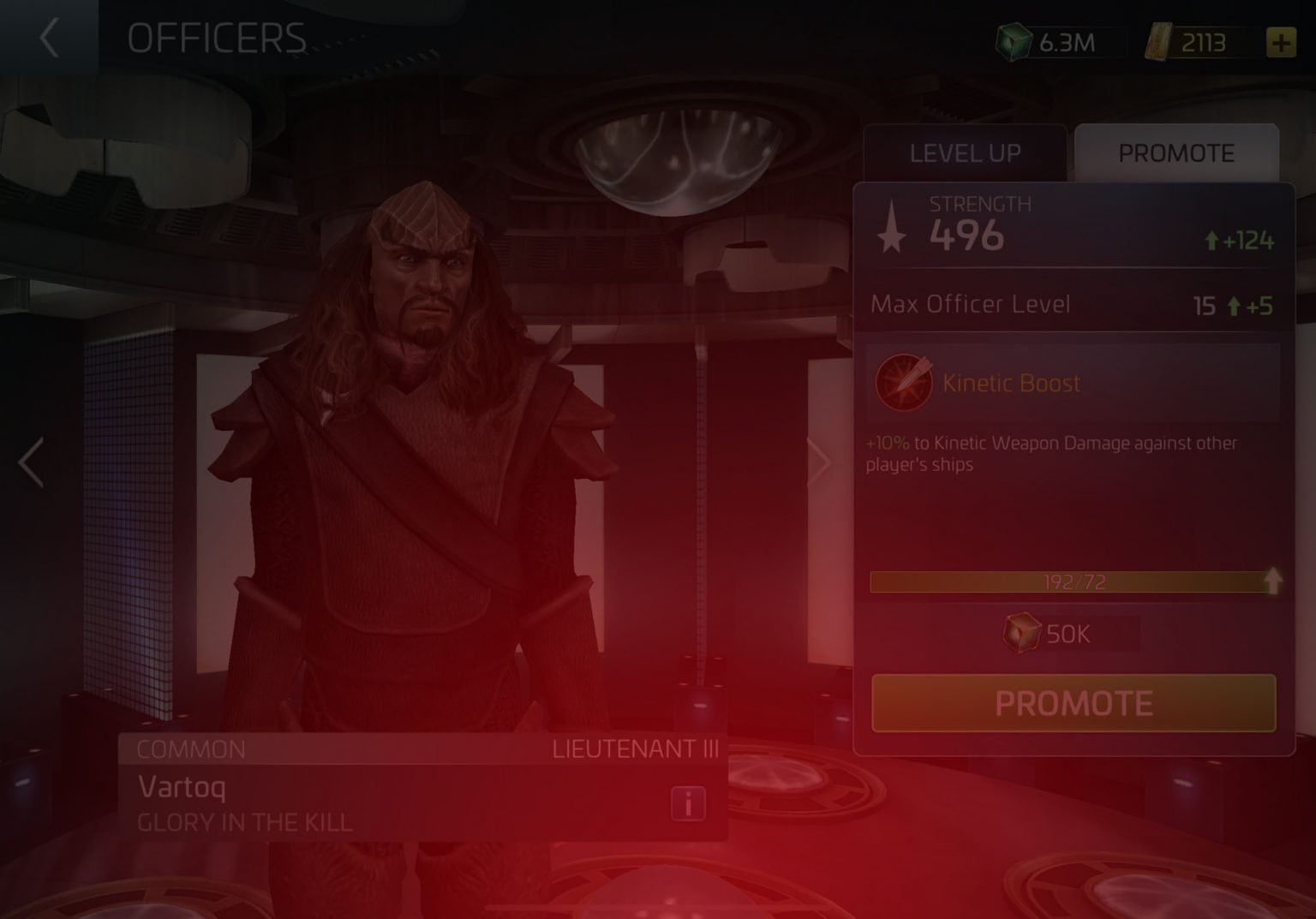The height and width of the screenshot is (919, 1316).
Task: Tap the plus button to buy resources
Action: (x=1280, y=41)
